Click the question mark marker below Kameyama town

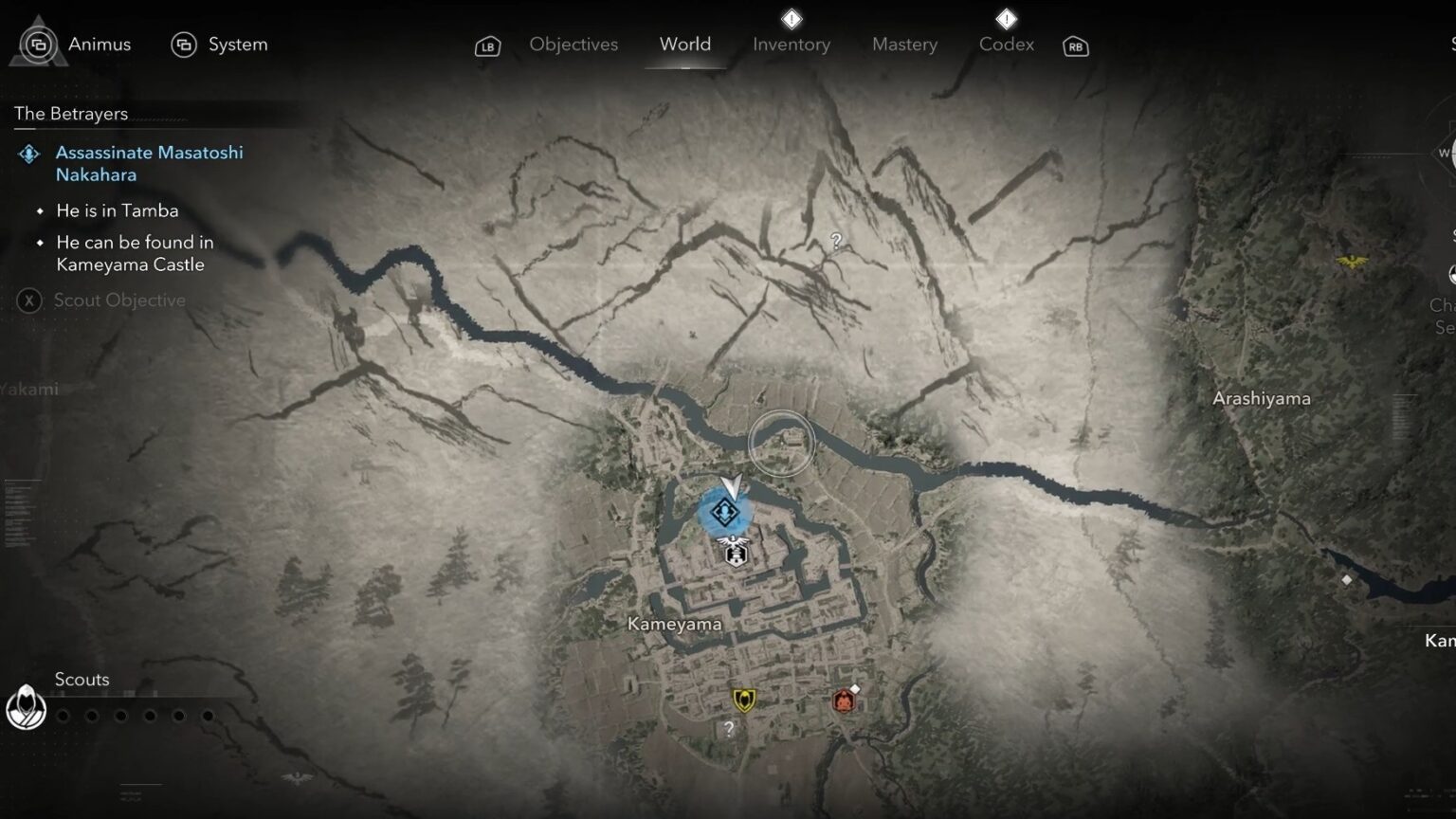pos(726,729)
